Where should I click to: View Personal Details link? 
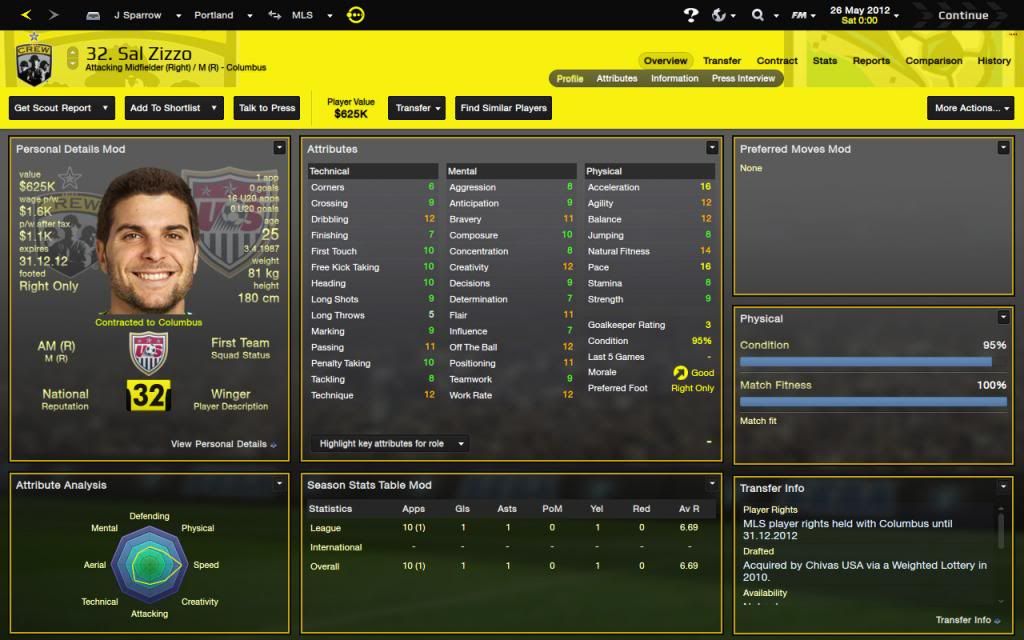(223, 444)
